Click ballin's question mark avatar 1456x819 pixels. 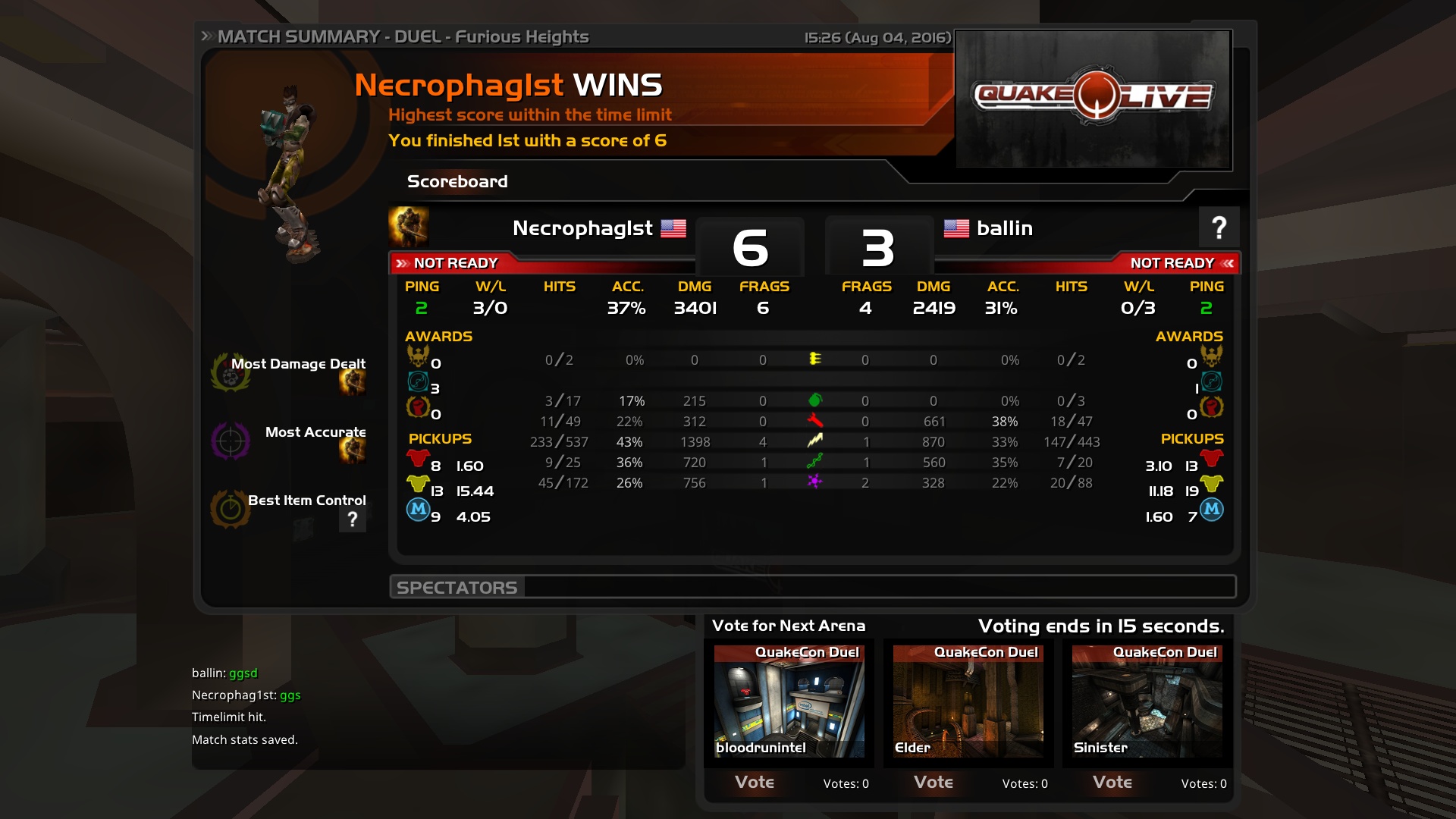[x=1219, y=227]
